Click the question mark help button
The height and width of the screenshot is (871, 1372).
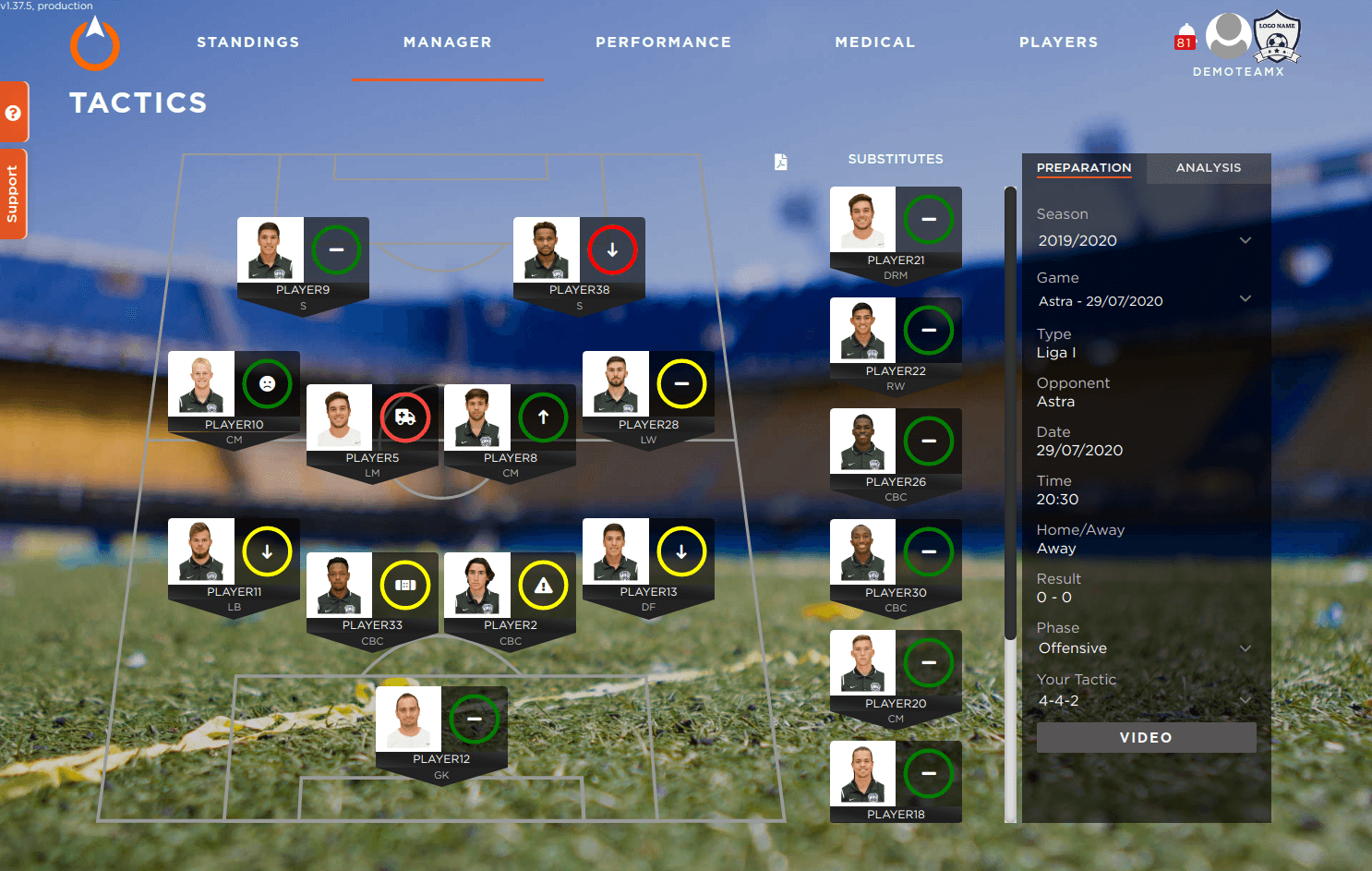pos(13,113)
